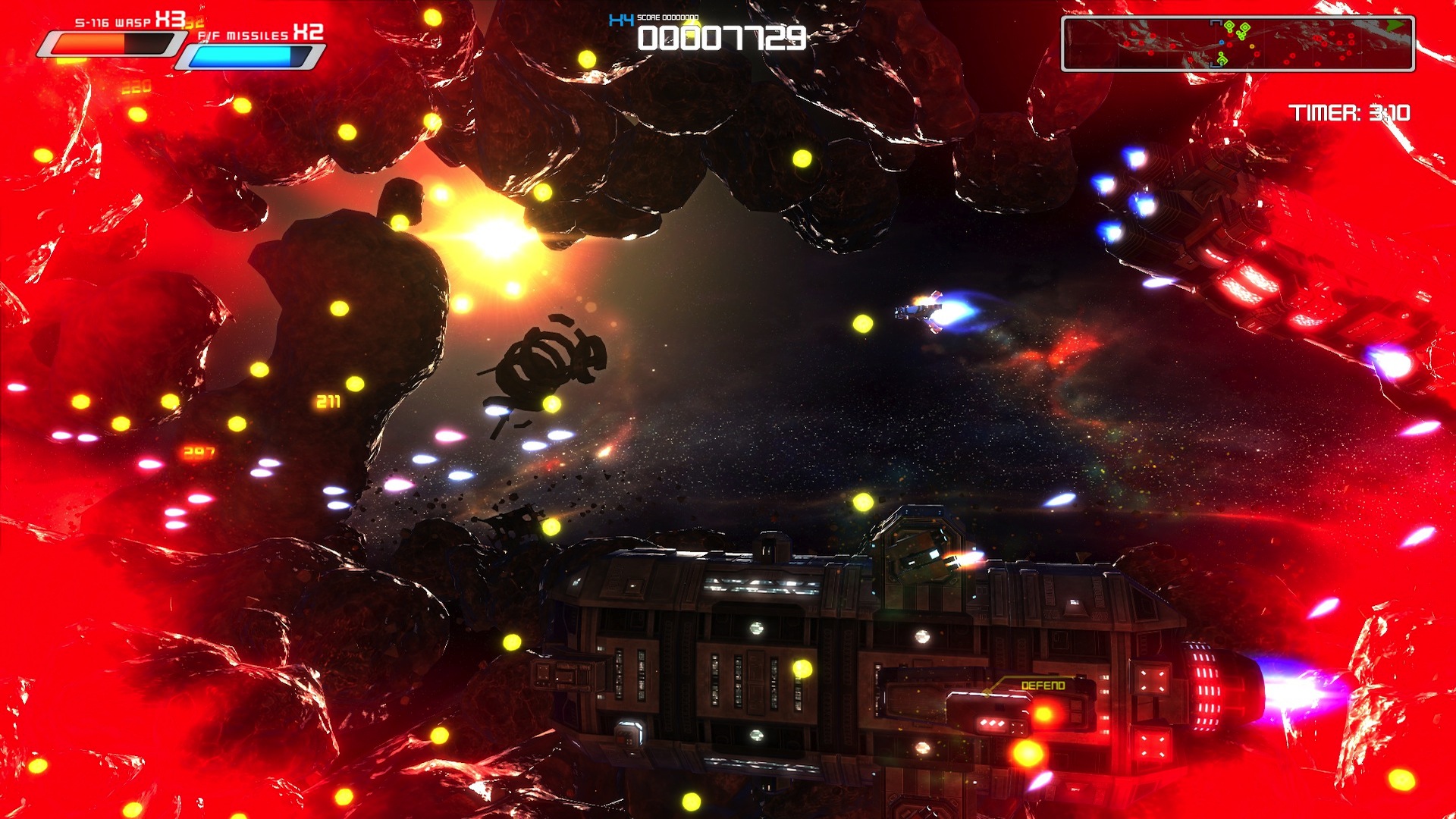Click the green player arrow on the minimap

[1395, 25]
